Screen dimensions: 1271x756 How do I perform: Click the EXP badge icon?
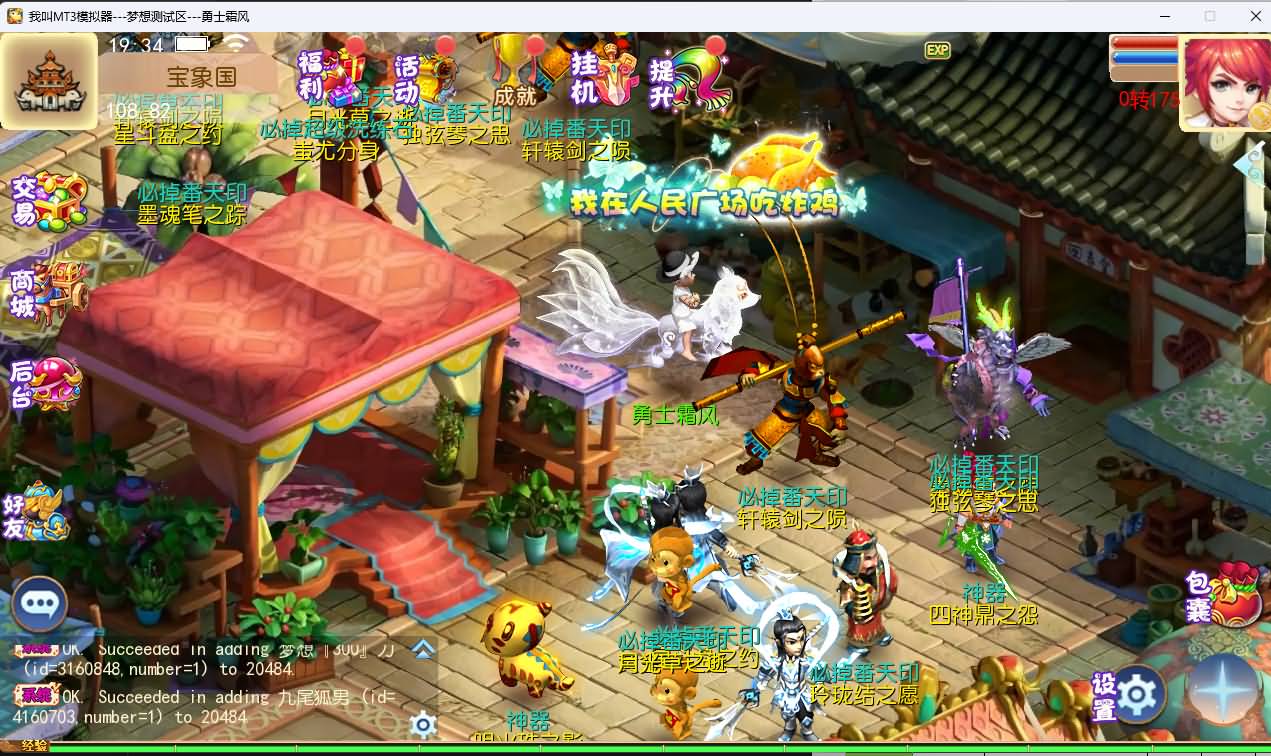pyautogui.click(x=937, y=50)
